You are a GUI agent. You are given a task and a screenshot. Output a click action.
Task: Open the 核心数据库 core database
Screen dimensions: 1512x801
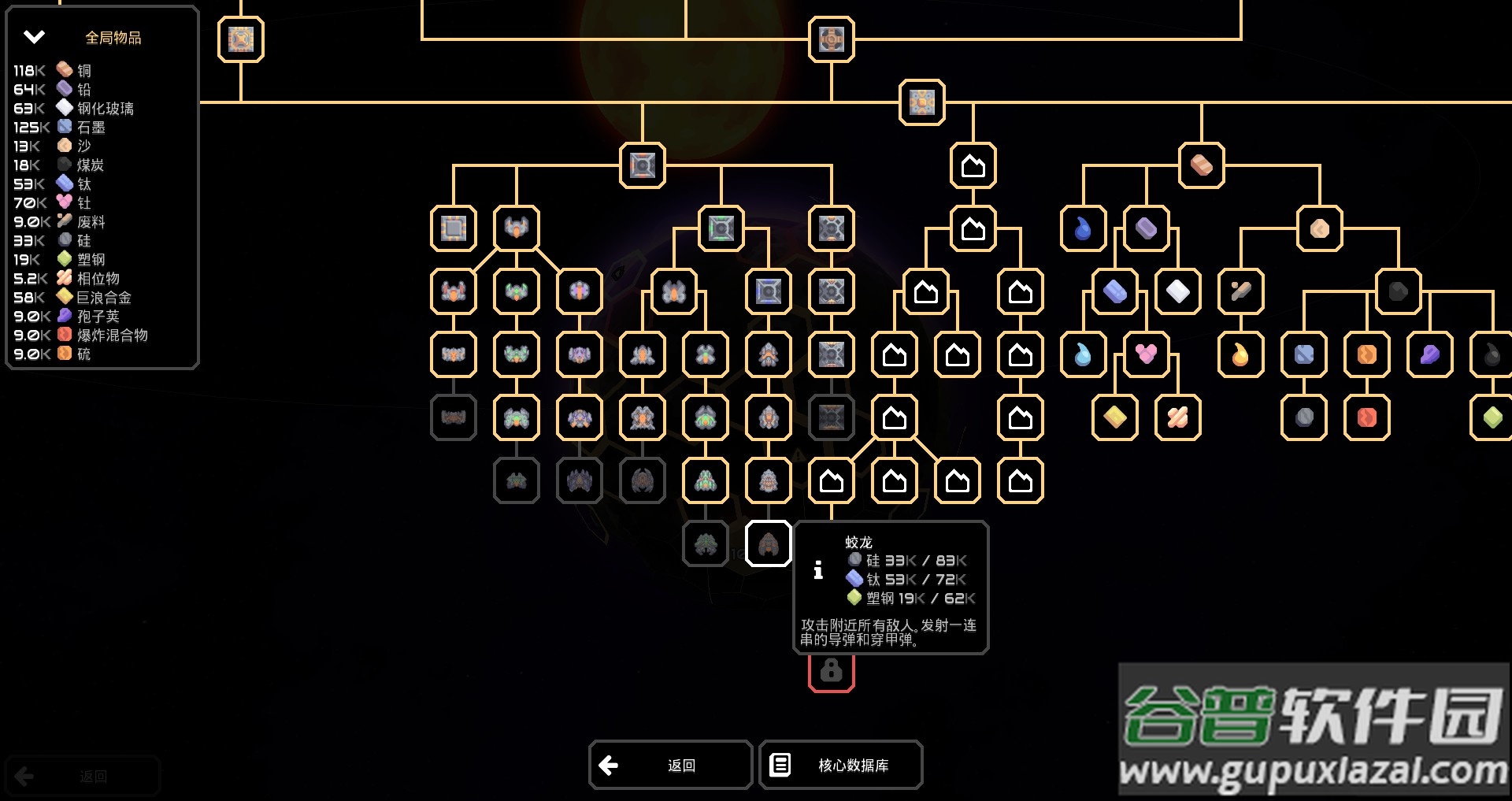point(840,765)
